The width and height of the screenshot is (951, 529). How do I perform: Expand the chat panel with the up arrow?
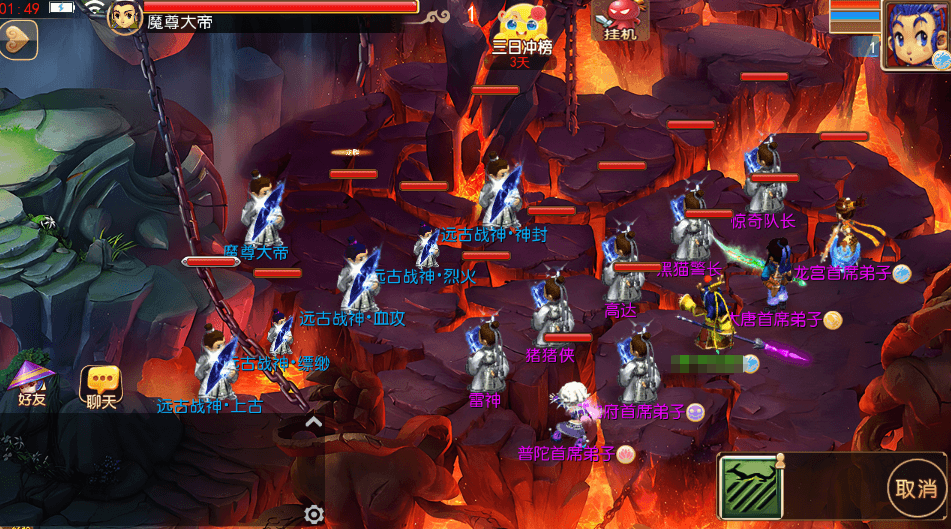314,423
